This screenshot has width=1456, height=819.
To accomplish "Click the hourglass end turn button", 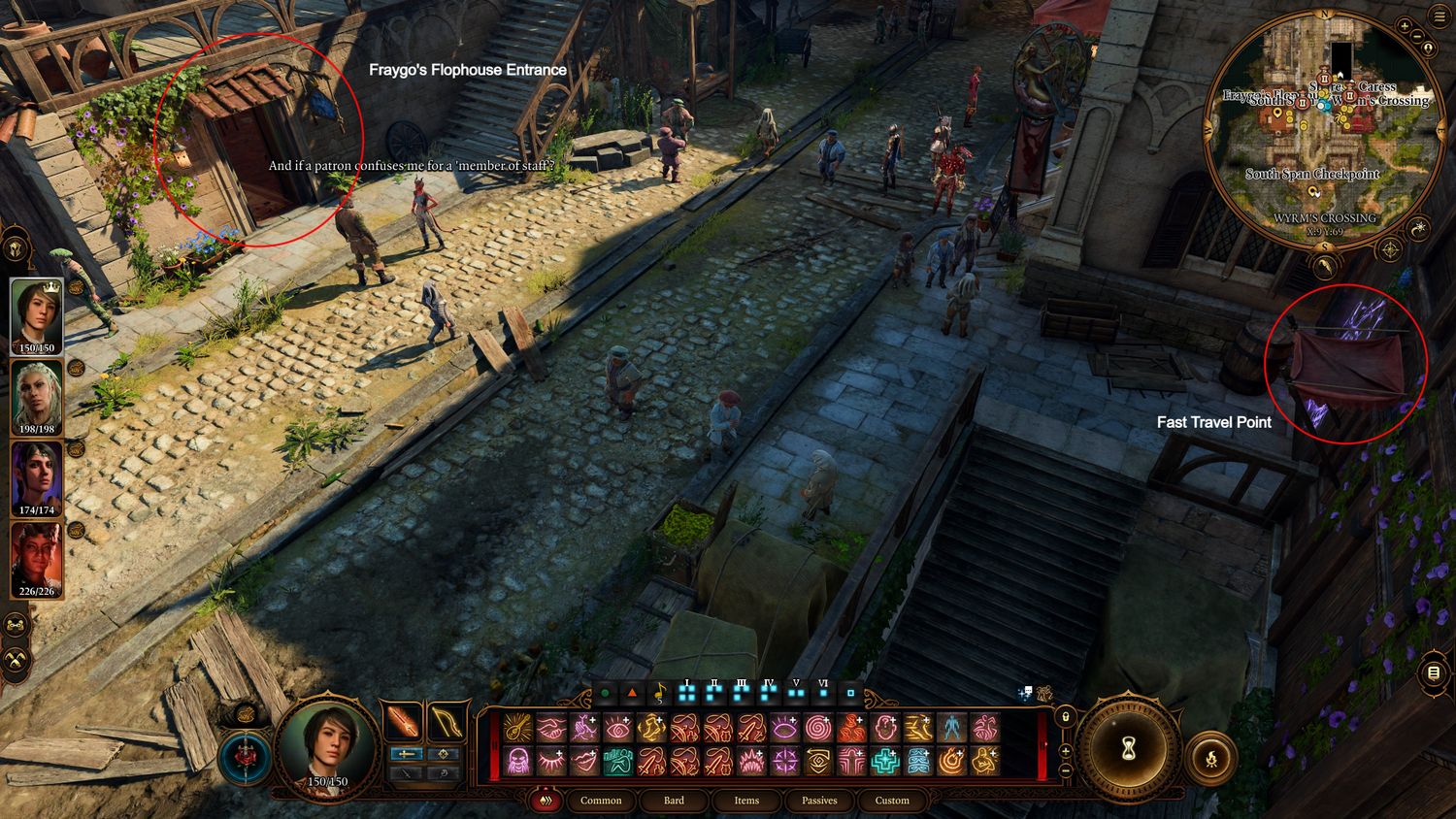I will point(1129,747).
